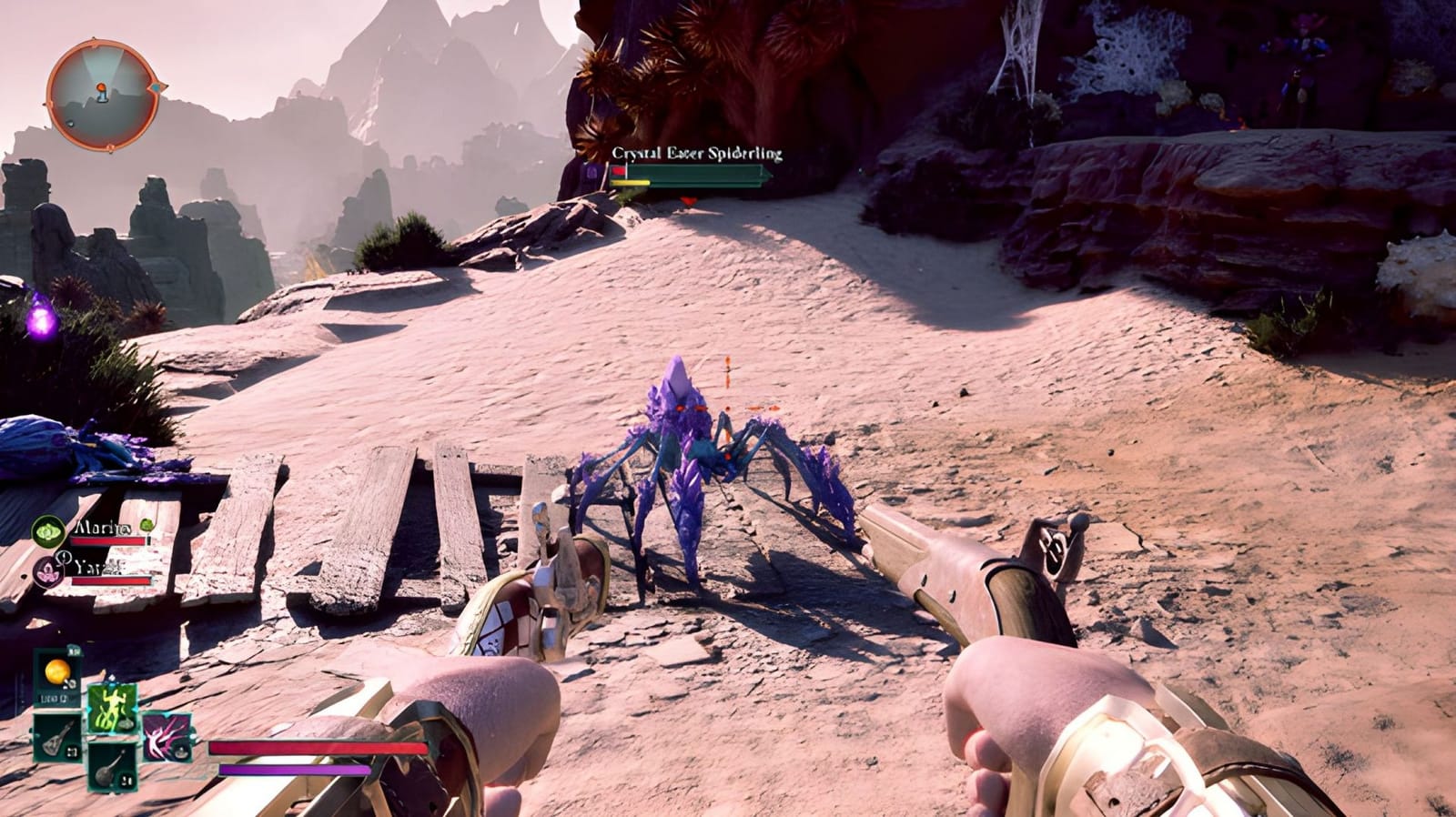Activate the green dancing-figure ability icon
The width and height of the screenshot is (1456, 817).
coord(112,708)
